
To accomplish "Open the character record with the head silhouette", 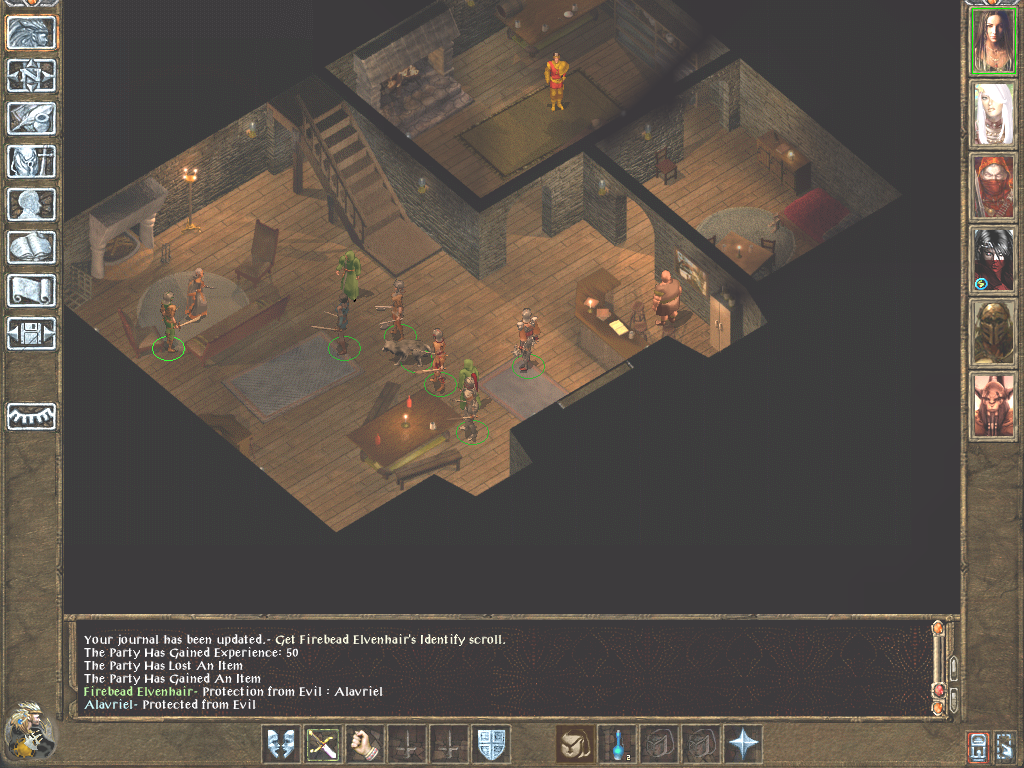I will 32,204.
